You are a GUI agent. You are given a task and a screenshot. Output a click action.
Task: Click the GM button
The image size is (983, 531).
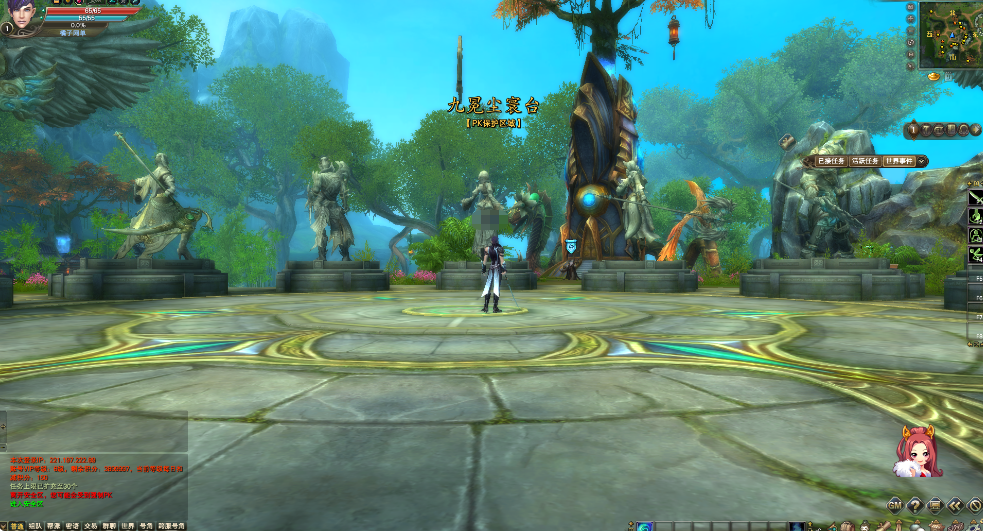click(x=895, y=505)
